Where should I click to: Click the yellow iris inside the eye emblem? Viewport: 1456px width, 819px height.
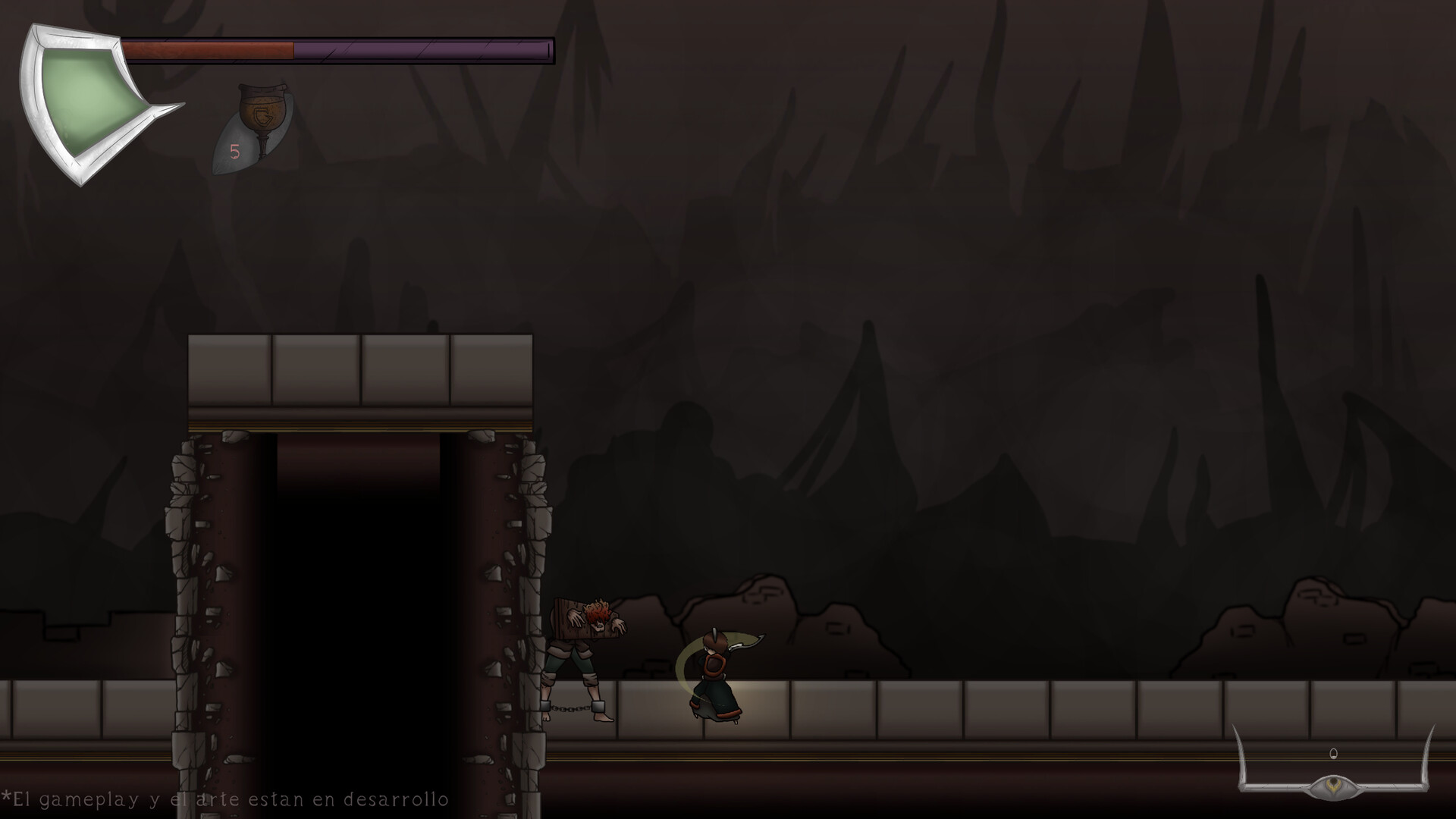click(1333, 785)
